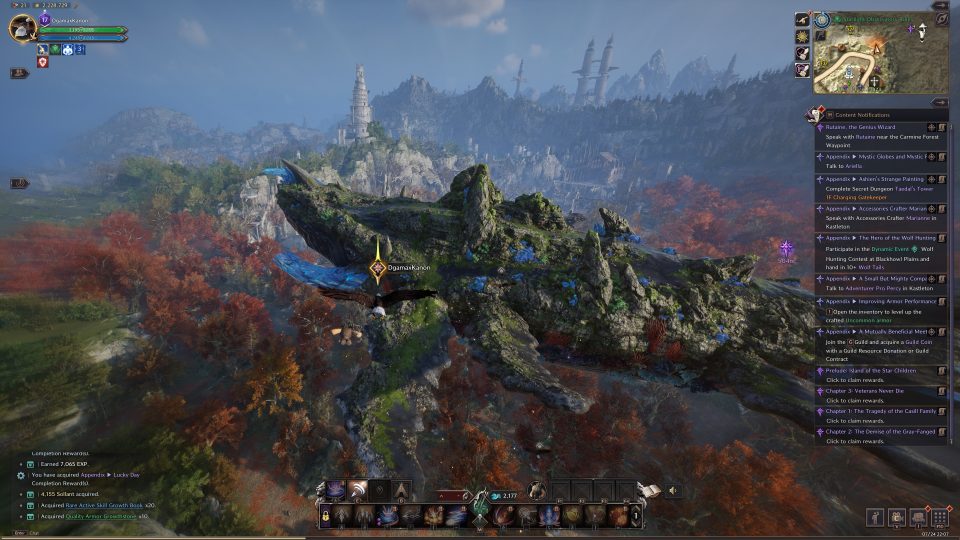Open the book icon next to hotbar
The image size is (960, 540).
tap(650, 490)
